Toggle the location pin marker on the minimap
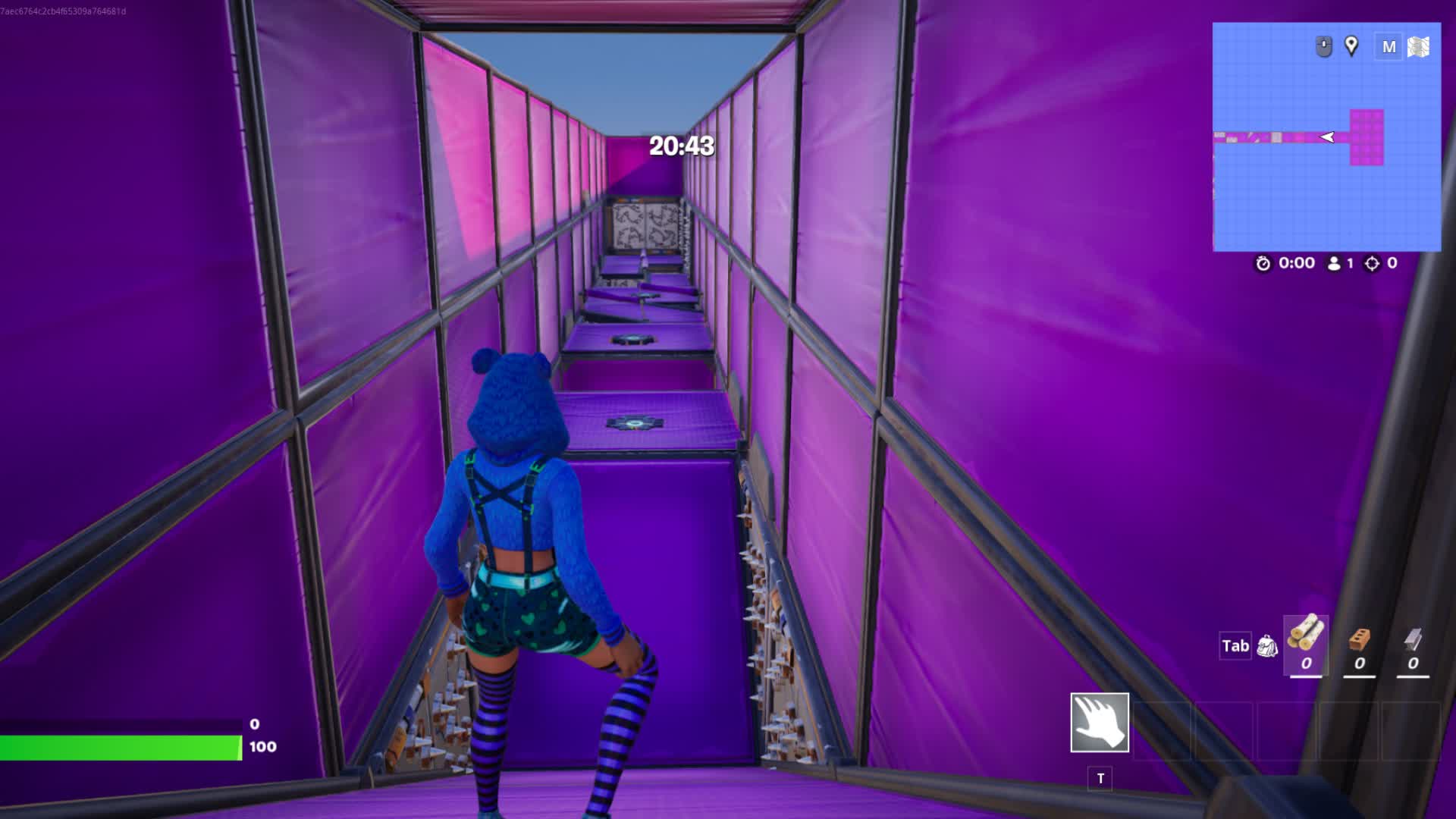This screenshot has width=1456, height=819. point(1351,46)
